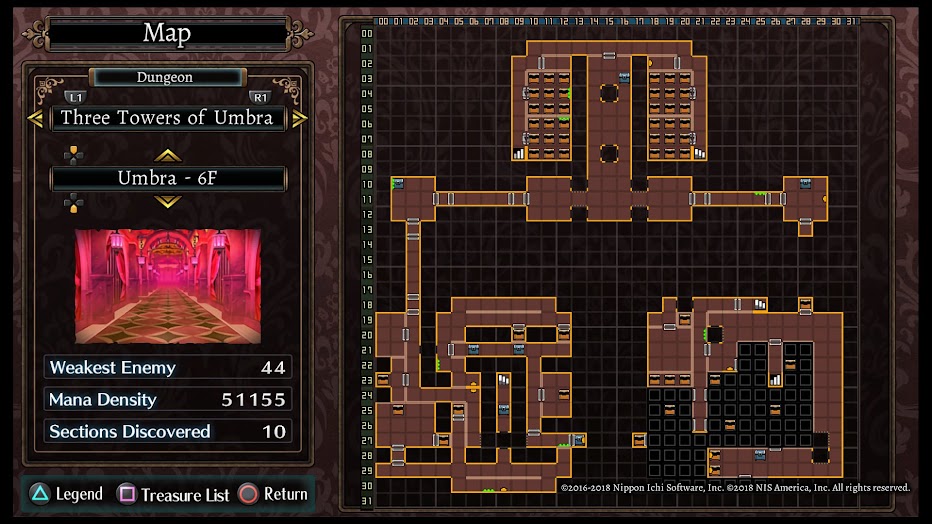Screen dimensions: 932x524
Task: Go down a floor with the down arrow
Action: click(x=167, y=202)
